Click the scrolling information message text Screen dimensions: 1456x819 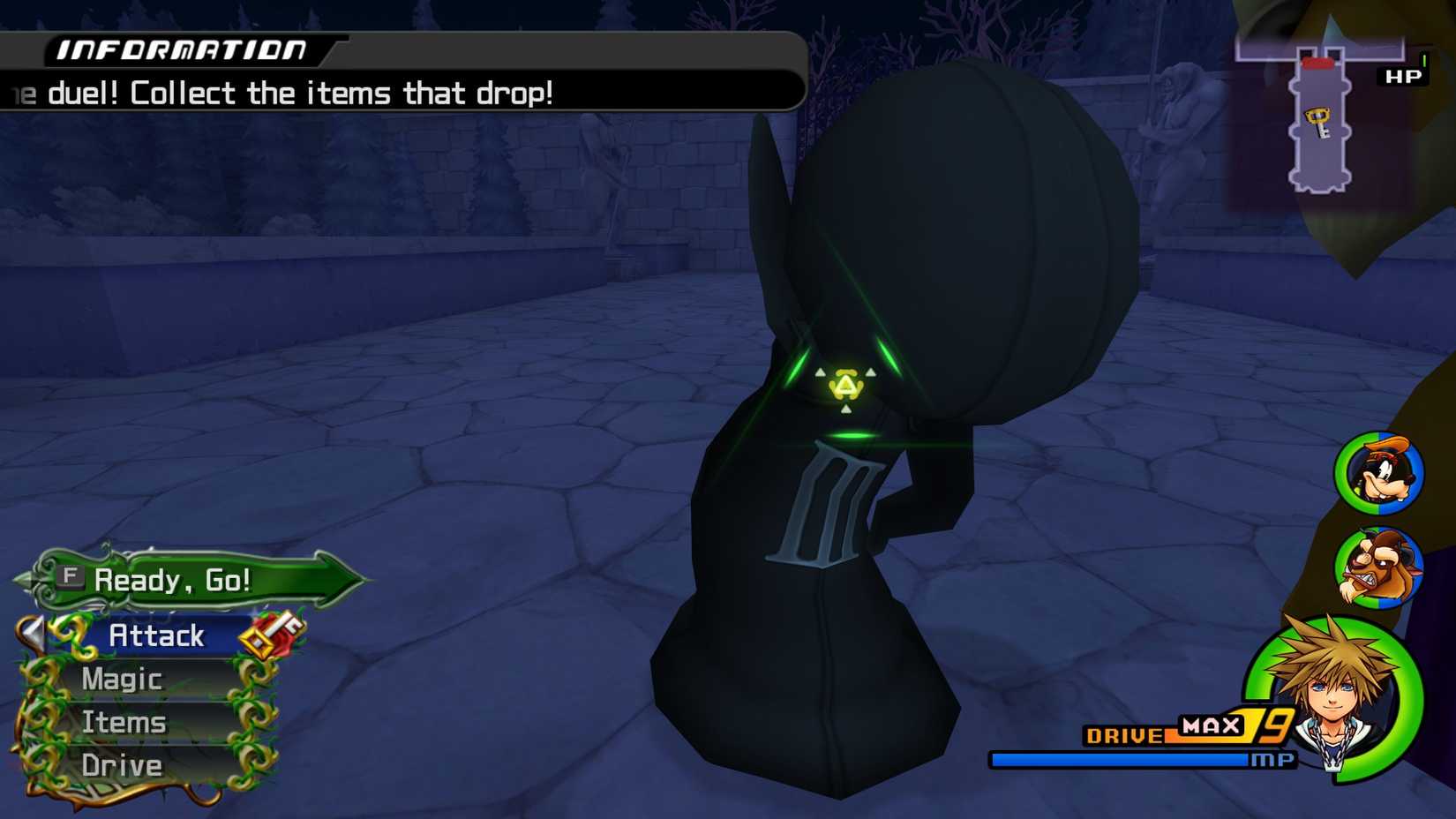click(282, 93)
